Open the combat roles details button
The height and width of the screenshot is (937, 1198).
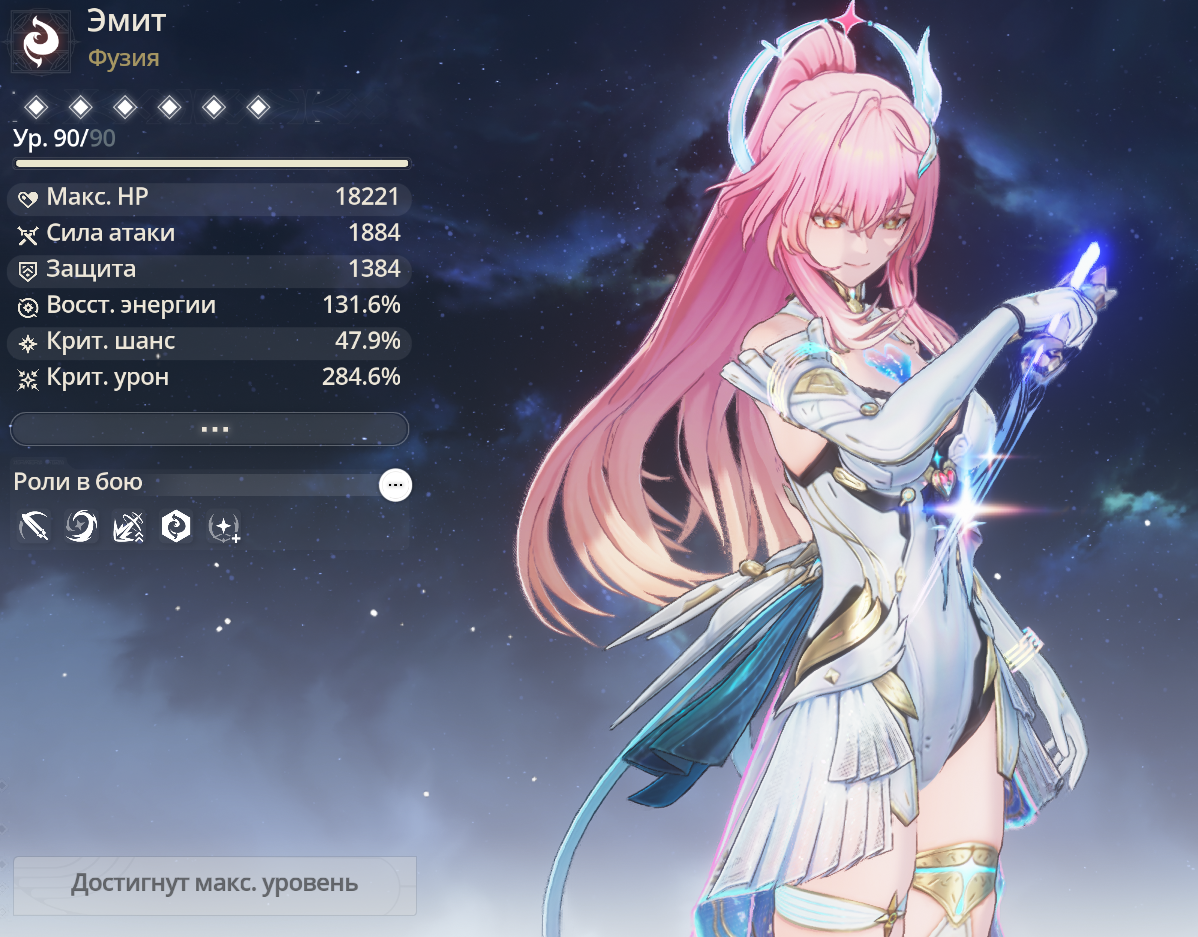tap(395, 485)
